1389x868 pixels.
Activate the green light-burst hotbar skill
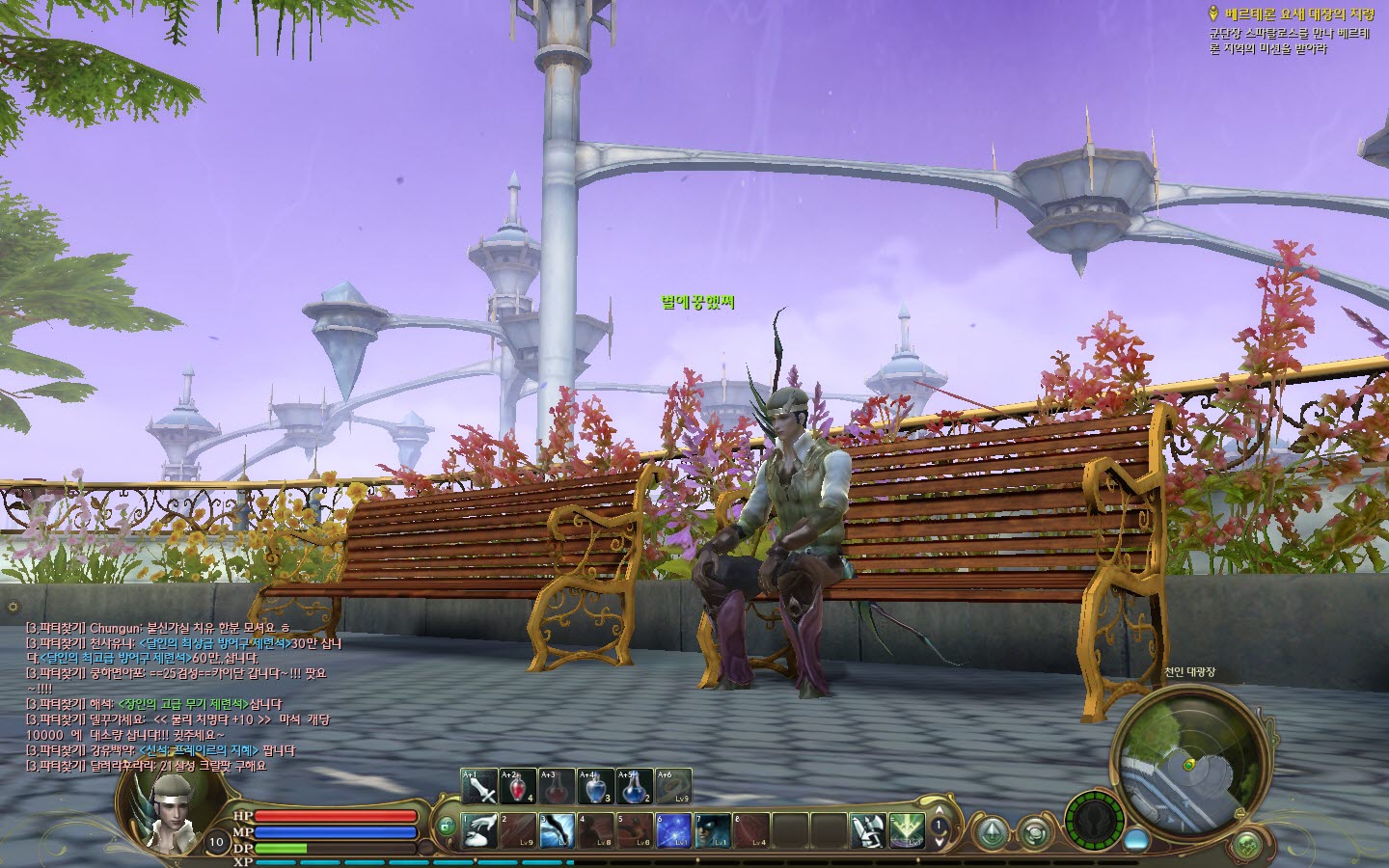click(x=907, y=831)
